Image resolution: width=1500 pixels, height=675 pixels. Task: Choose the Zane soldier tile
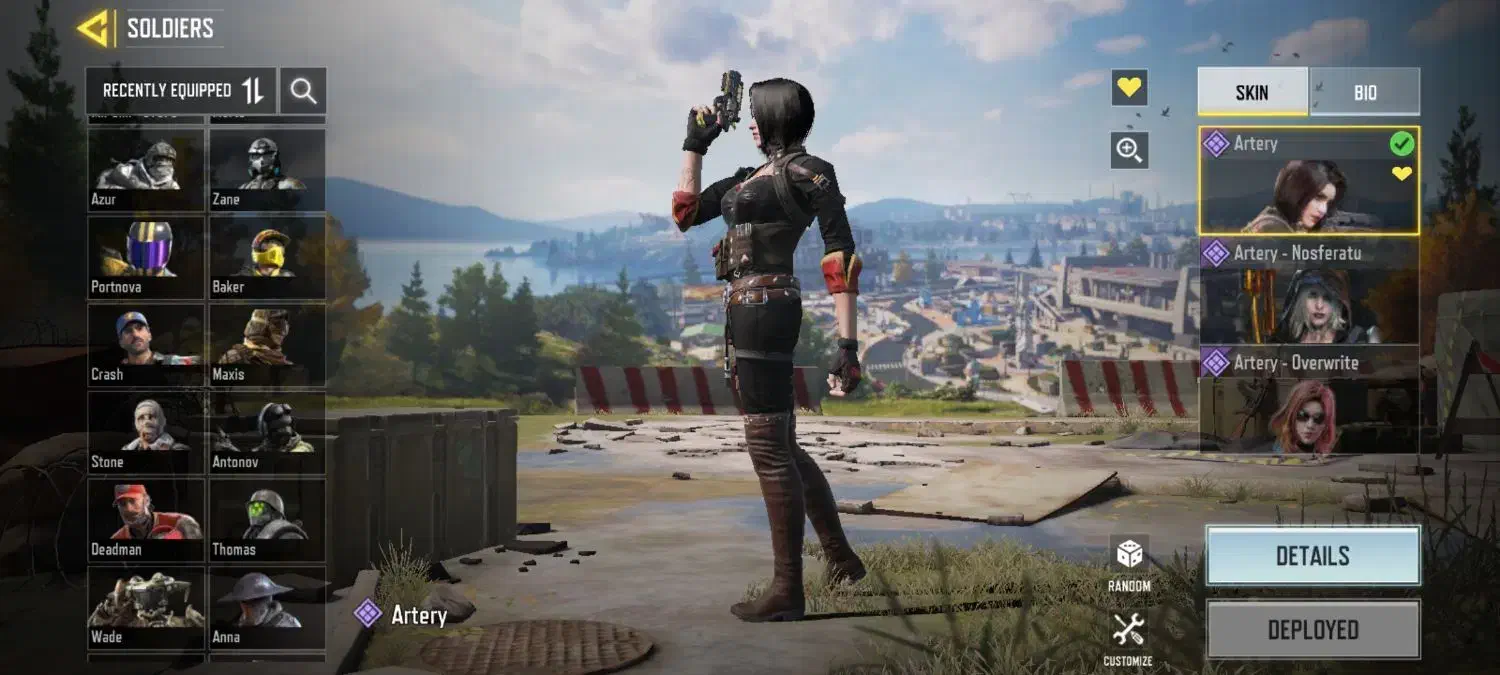tap(267, 170)
